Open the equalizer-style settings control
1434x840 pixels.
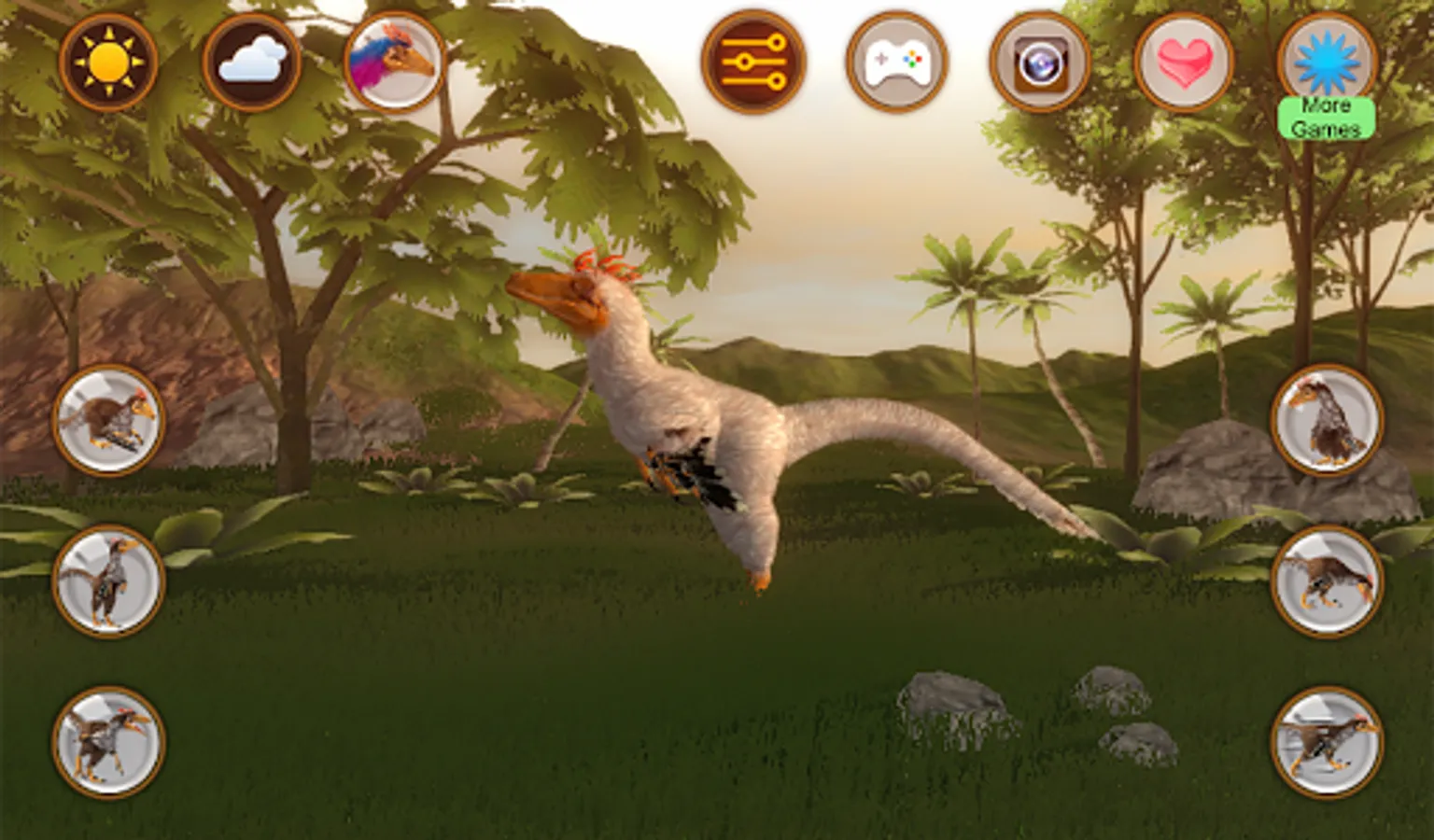coord(754,61)
